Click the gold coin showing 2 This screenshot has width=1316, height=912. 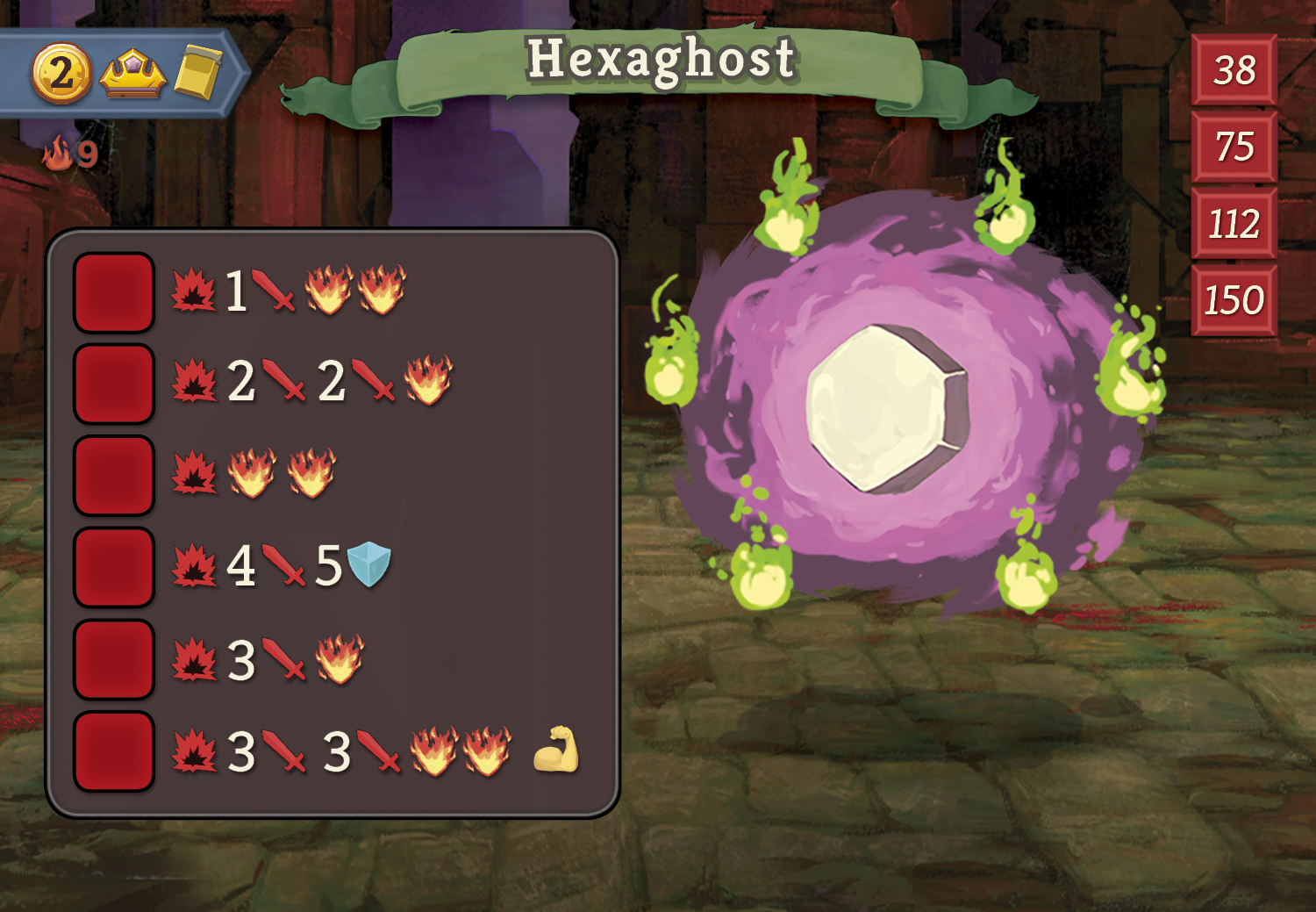61,73
